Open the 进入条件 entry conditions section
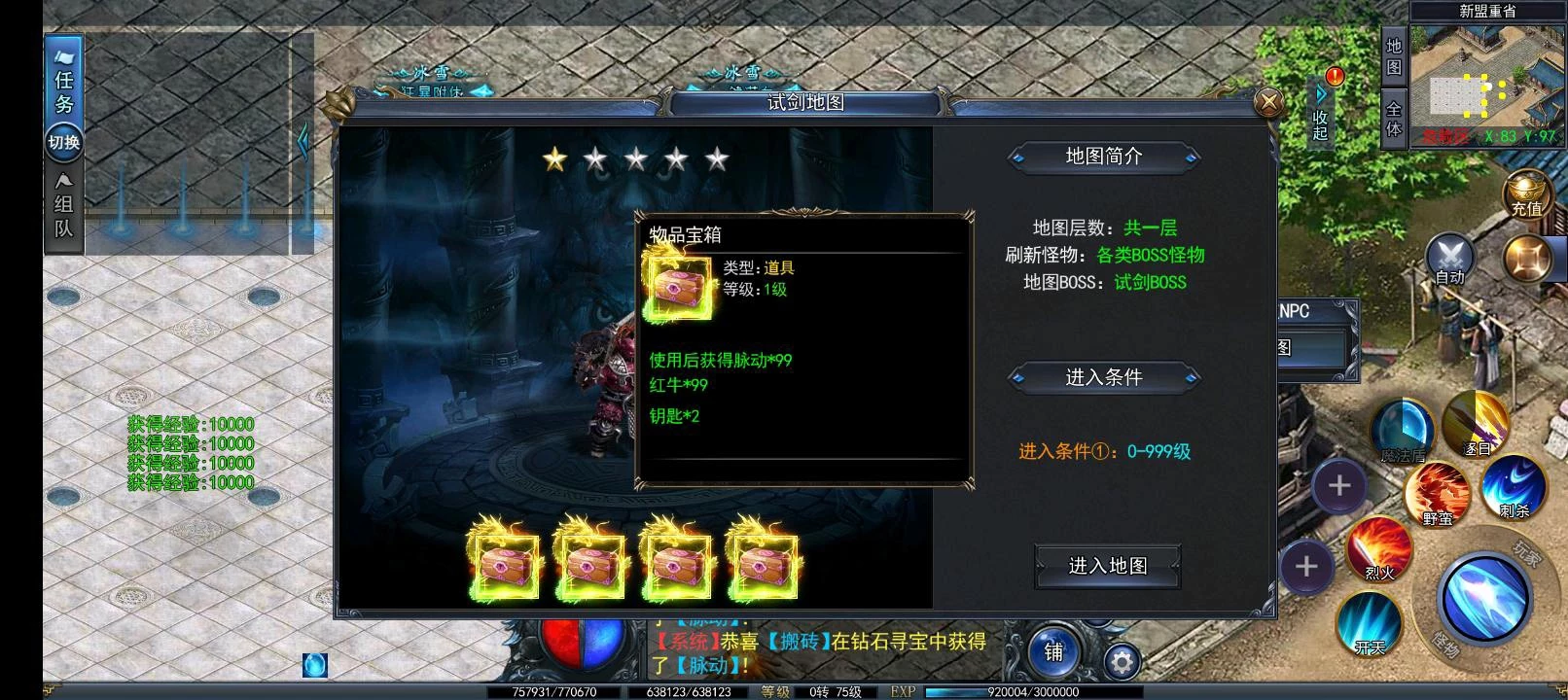This screenshot has width=1568, height=700. (1106, 378)
